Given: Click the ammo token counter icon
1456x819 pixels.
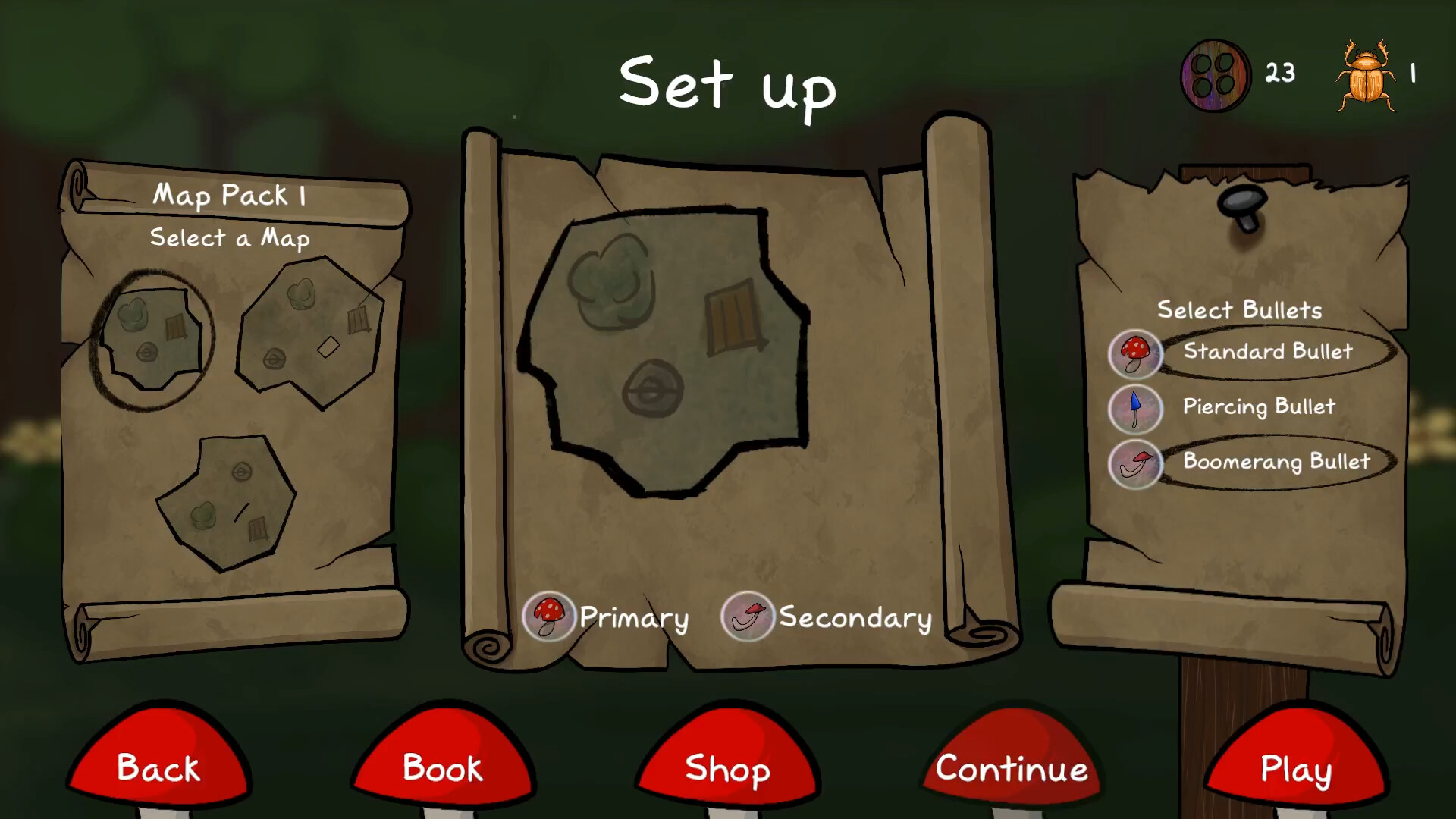Looking at the screenshot, I should point(1216,74).
